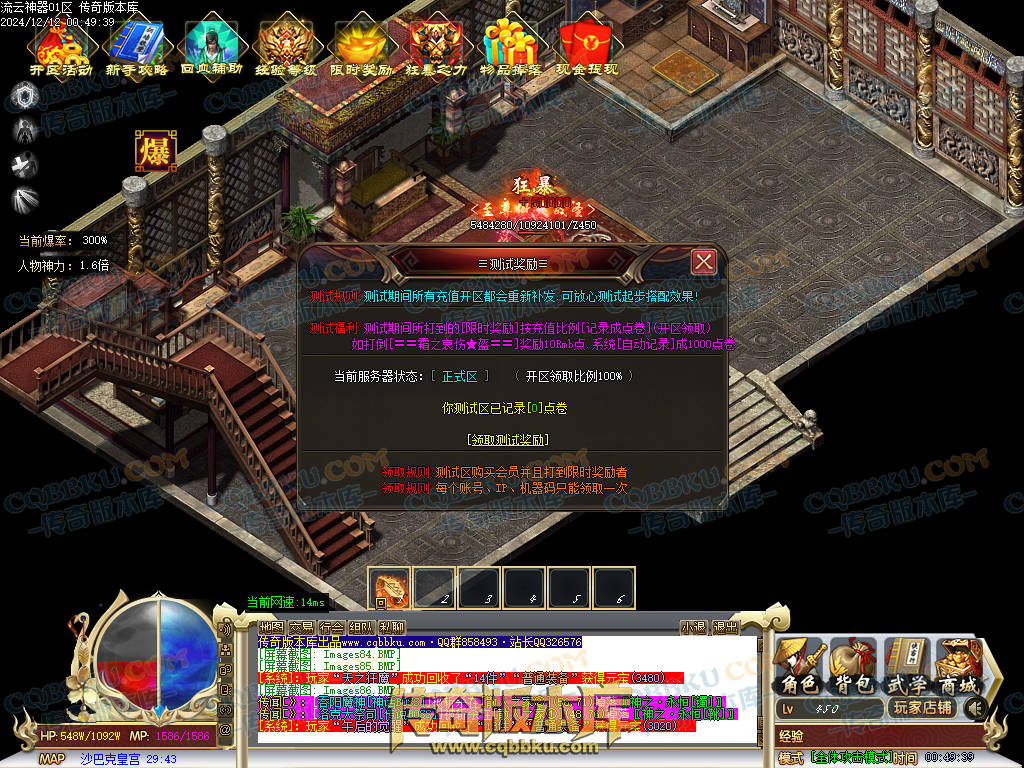Close the 测试奖励 dialog

click(704, 262)
